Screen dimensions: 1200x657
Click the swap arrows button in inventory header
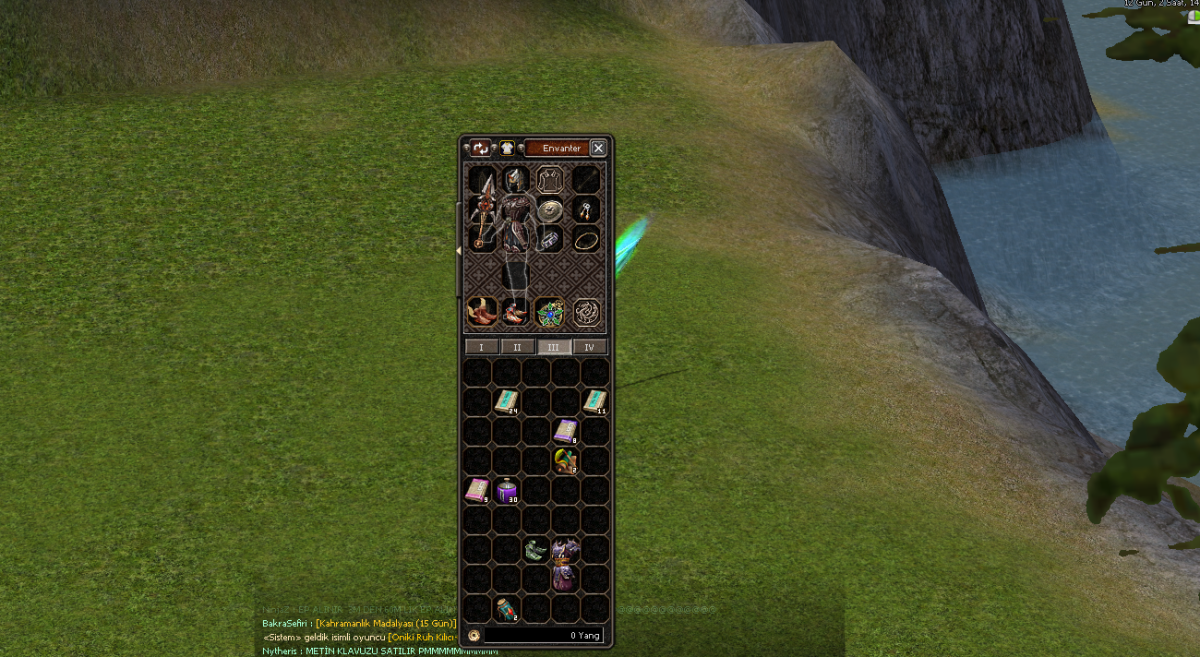tap(481, 148)
